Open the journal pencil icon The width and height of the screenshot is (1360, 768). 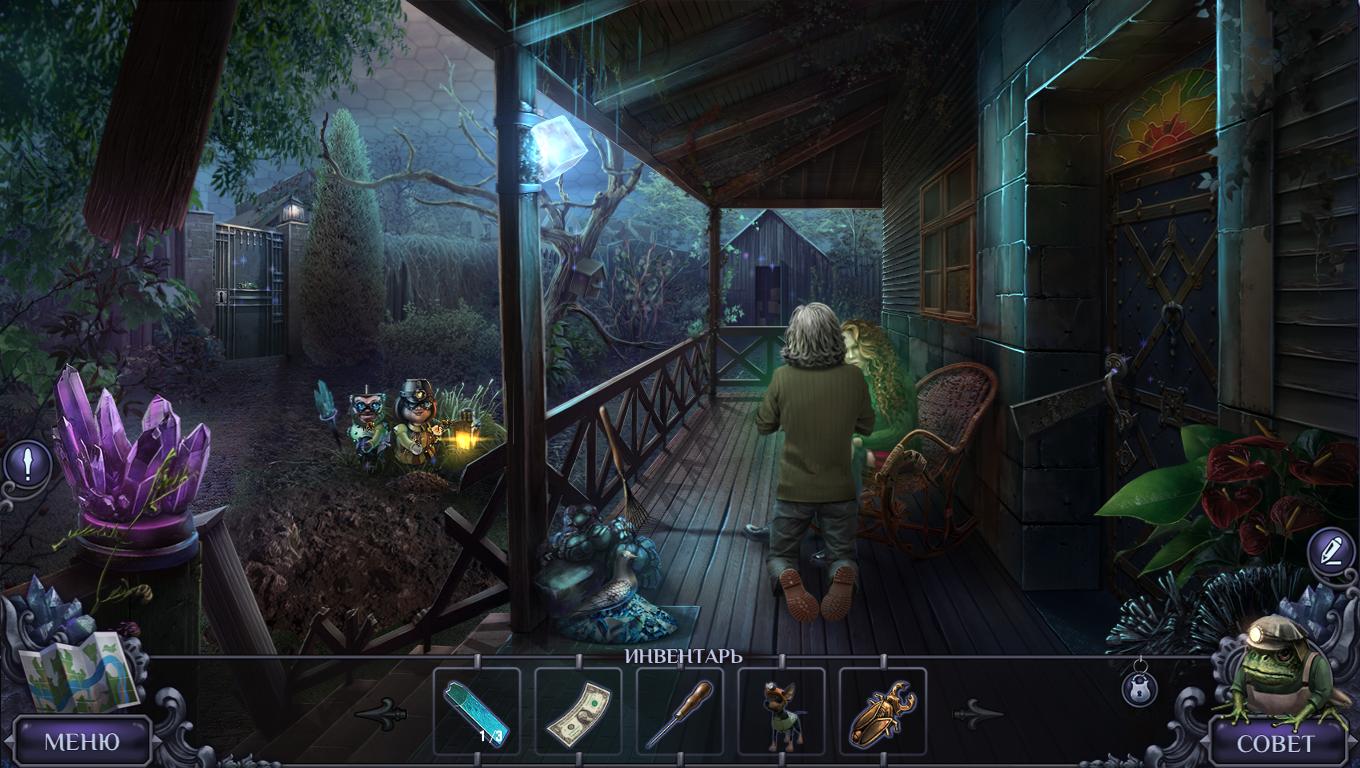[x=1331, y=551]
